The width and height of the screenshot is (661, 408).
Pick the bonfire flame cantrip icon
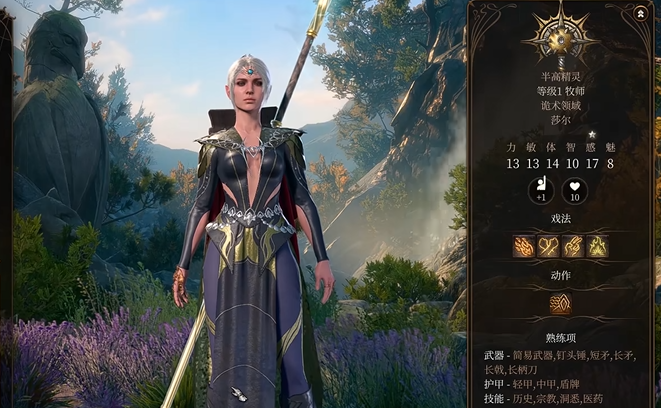tap(597, 245)
